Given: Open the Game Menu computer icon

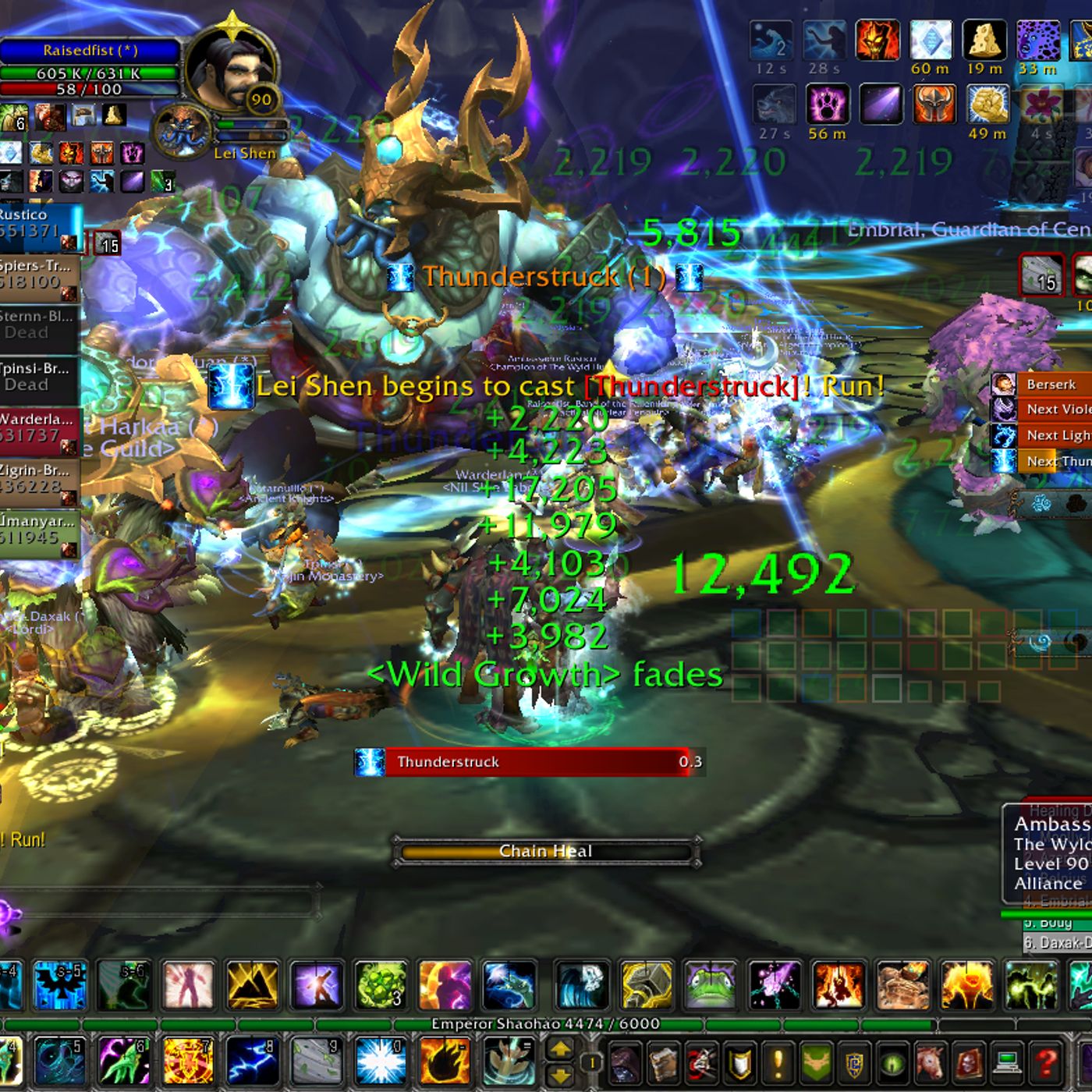Looking at the screenshot, I should 1008,1062.
